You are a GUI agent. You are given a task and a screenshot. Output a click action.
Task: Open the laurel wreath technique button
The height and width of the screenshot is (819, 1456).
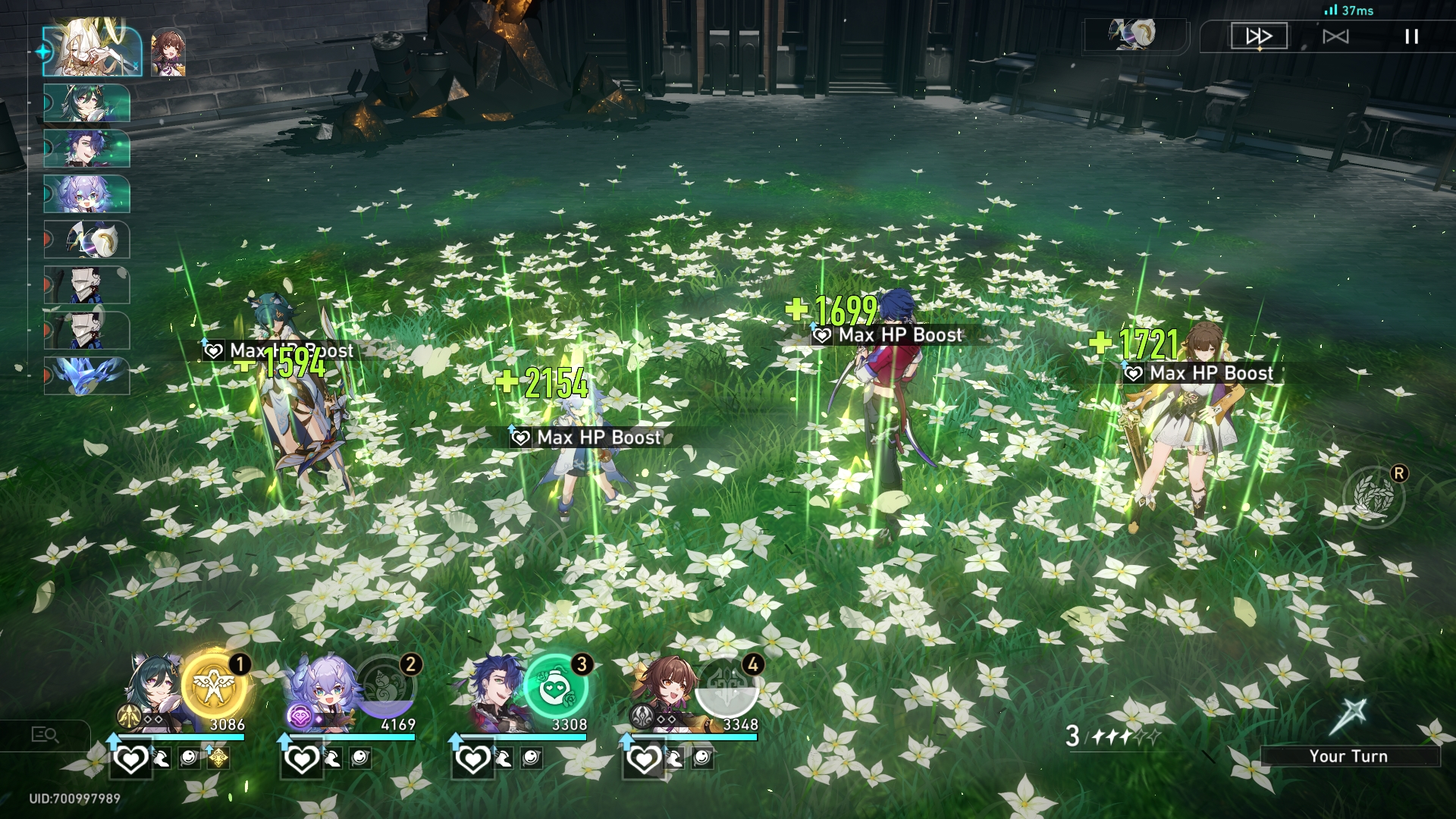[x=1373, y=497]
